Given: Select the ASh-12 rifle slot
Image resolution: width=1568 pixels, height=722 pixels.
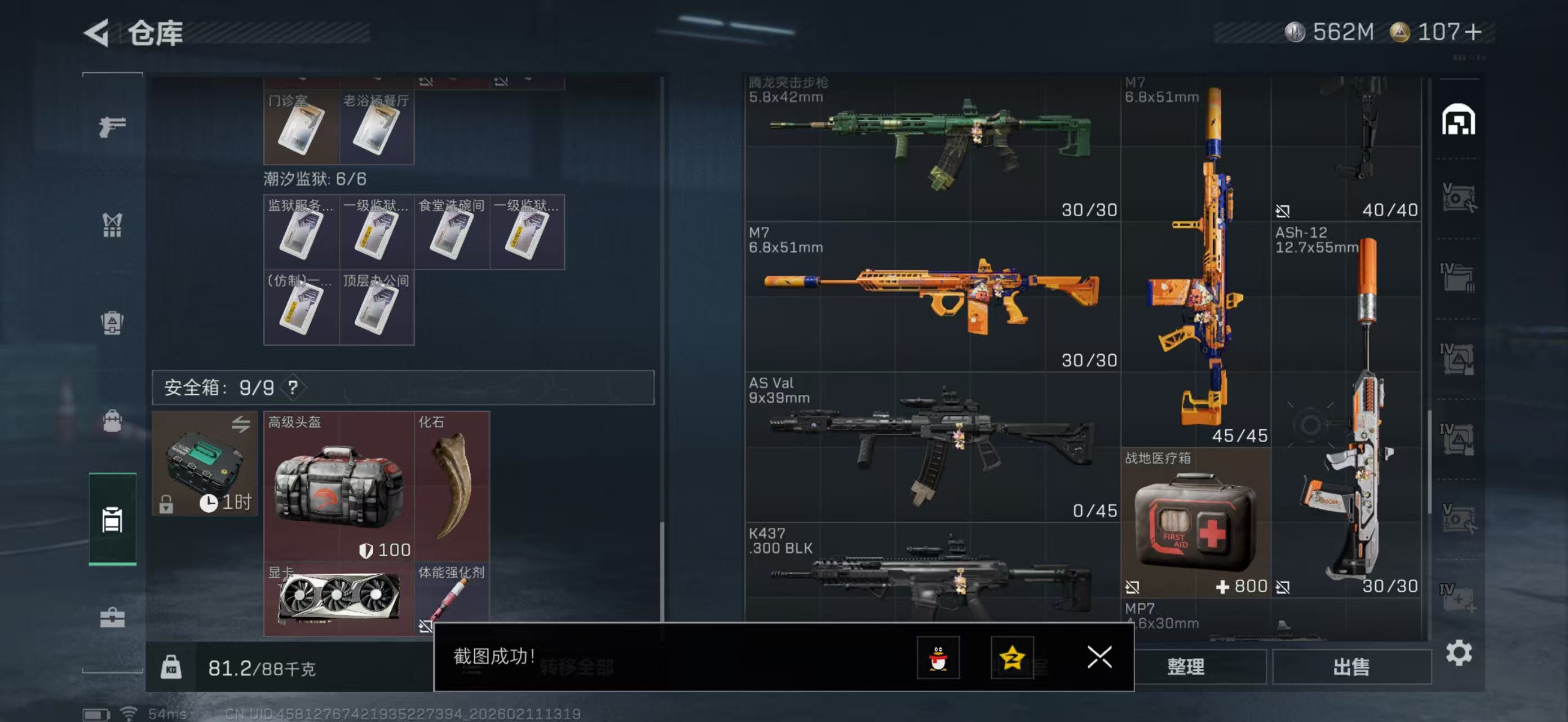Looking at the screenshot, I should click(1348, 408).
